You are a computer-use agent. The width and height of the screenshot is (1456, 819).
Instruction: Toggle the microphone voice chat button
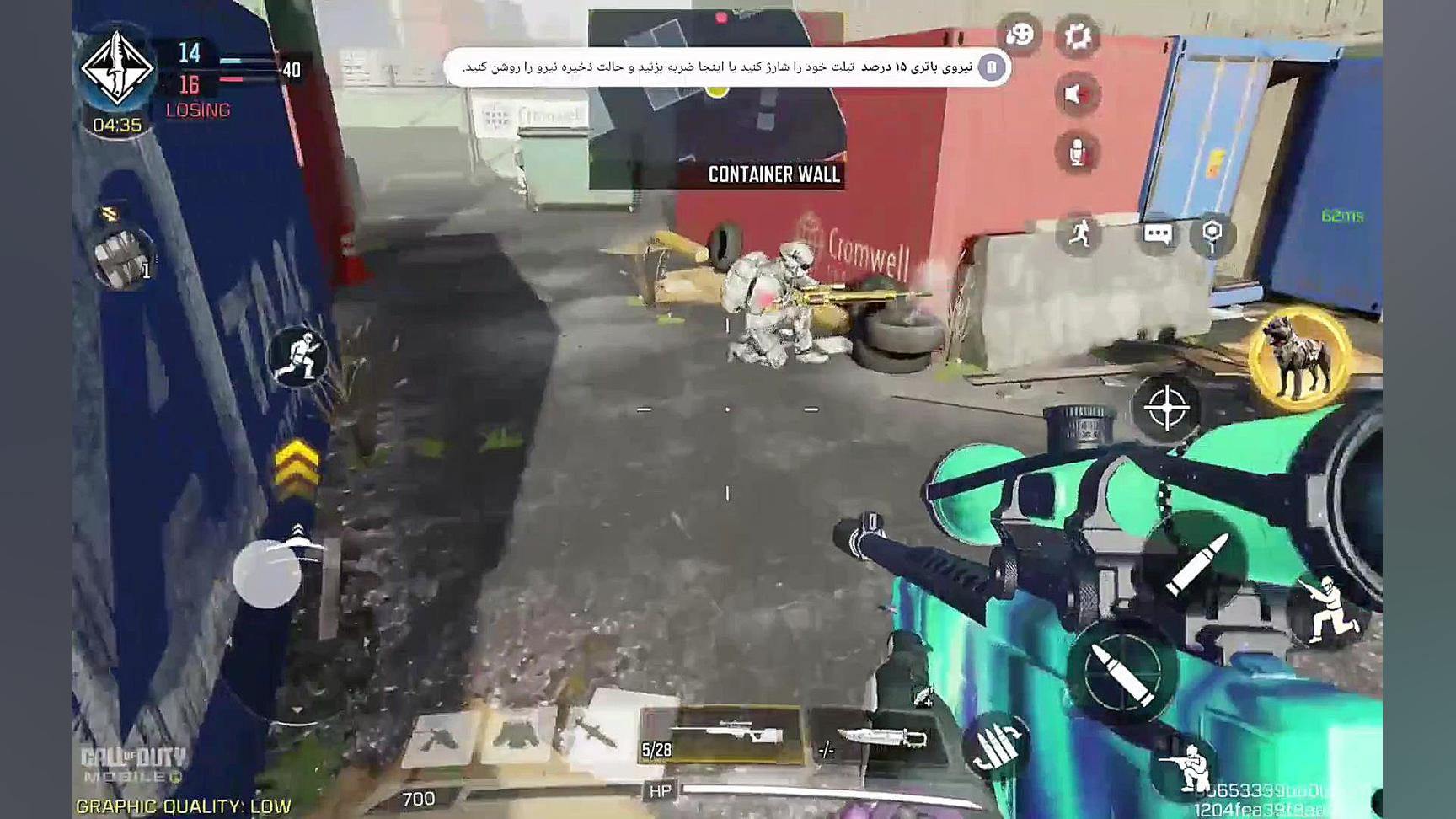pos(1077,153)
